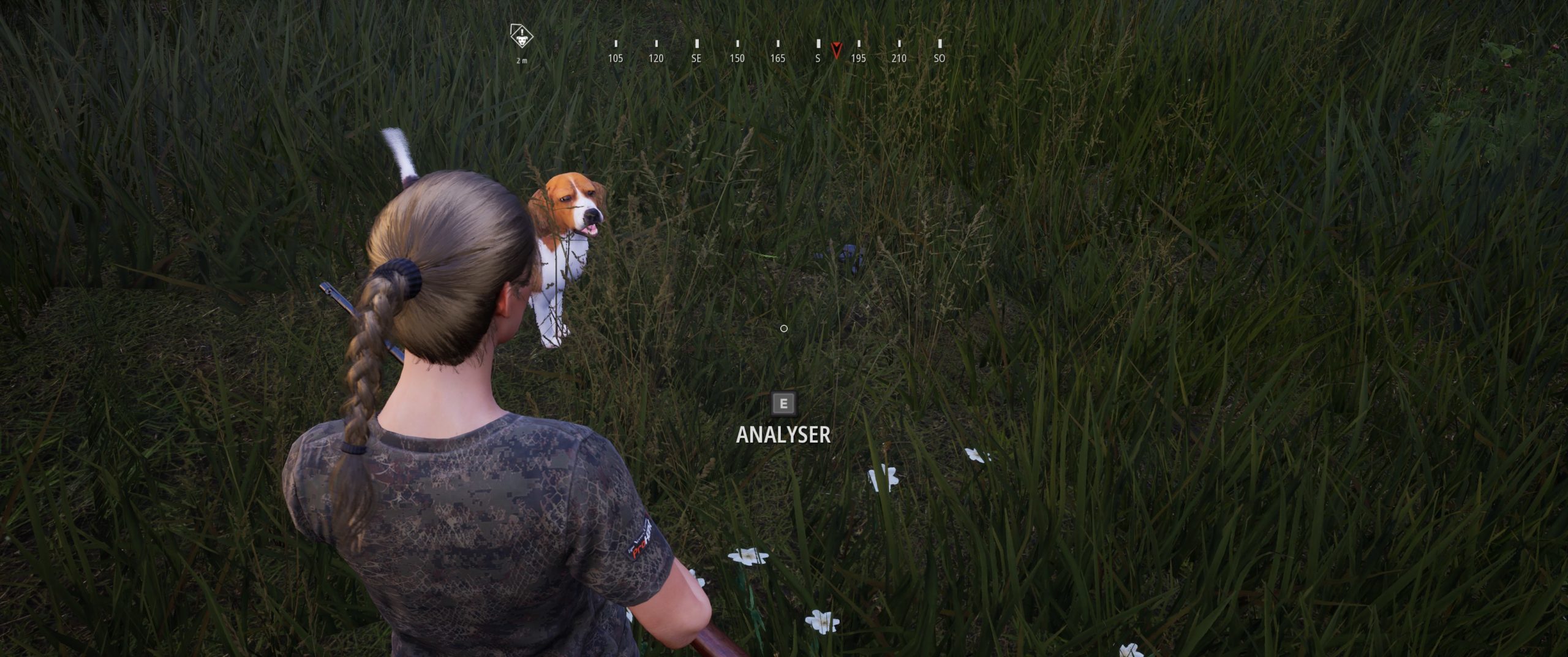Click the SO label on the compass strip
Screen dimensions: 1568x657
coord(939,59)
